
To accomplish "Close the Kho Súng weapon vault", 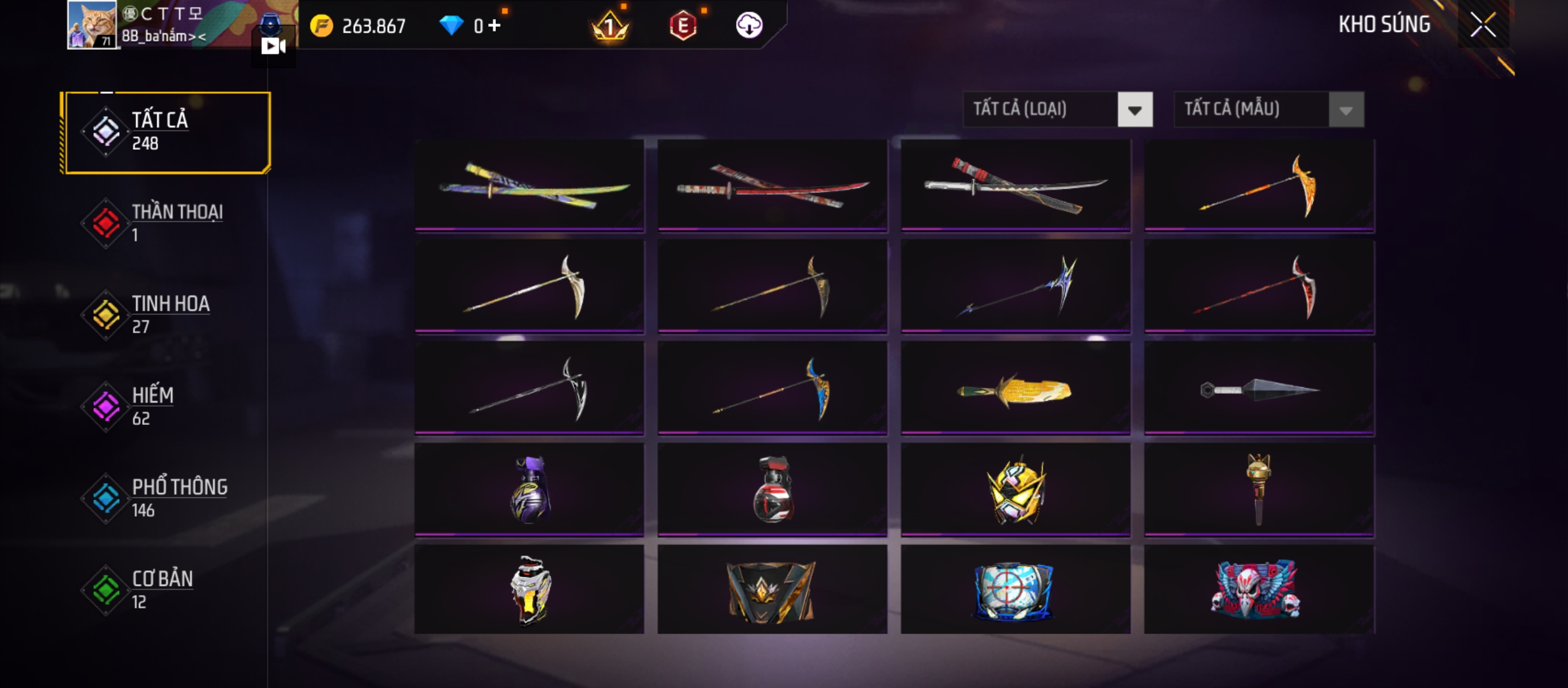I will point(1483,25).
